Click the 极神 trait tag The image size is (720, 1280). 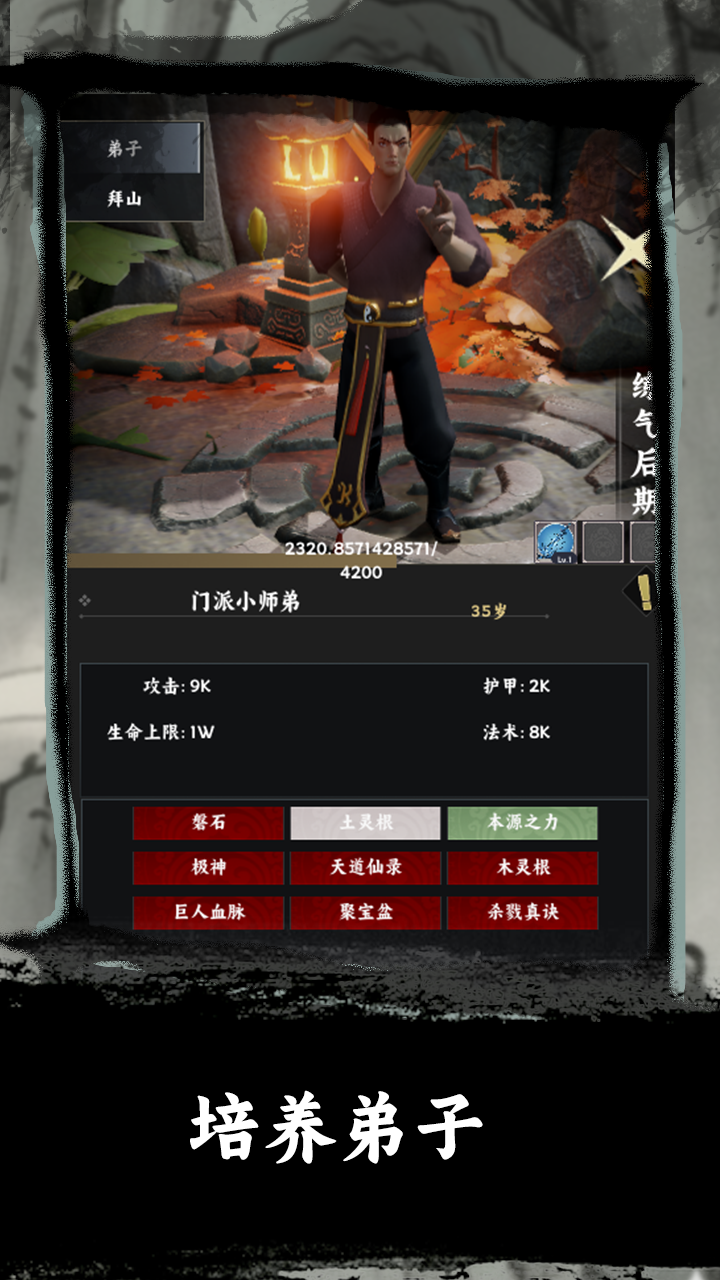(x=209, y=868)
